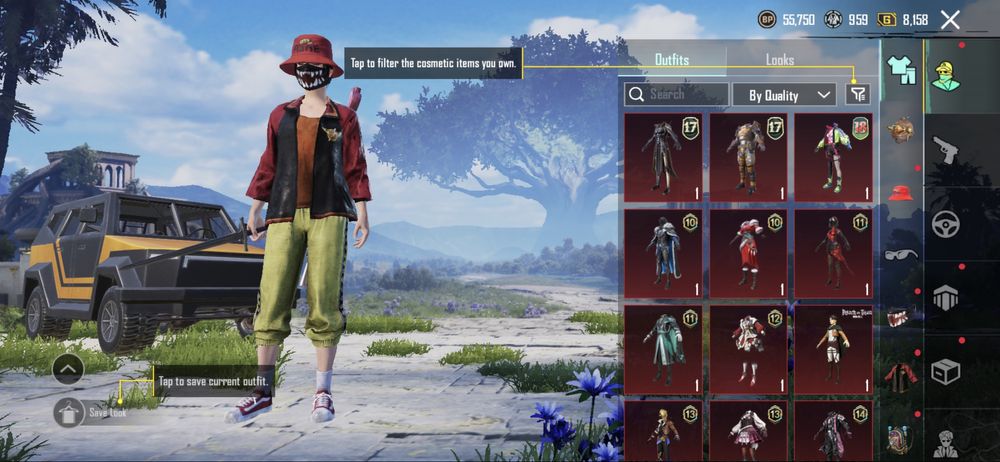Viewport: 1000px width, 462px height.
Task: Select the character avatar category
Action: (945, 76)
